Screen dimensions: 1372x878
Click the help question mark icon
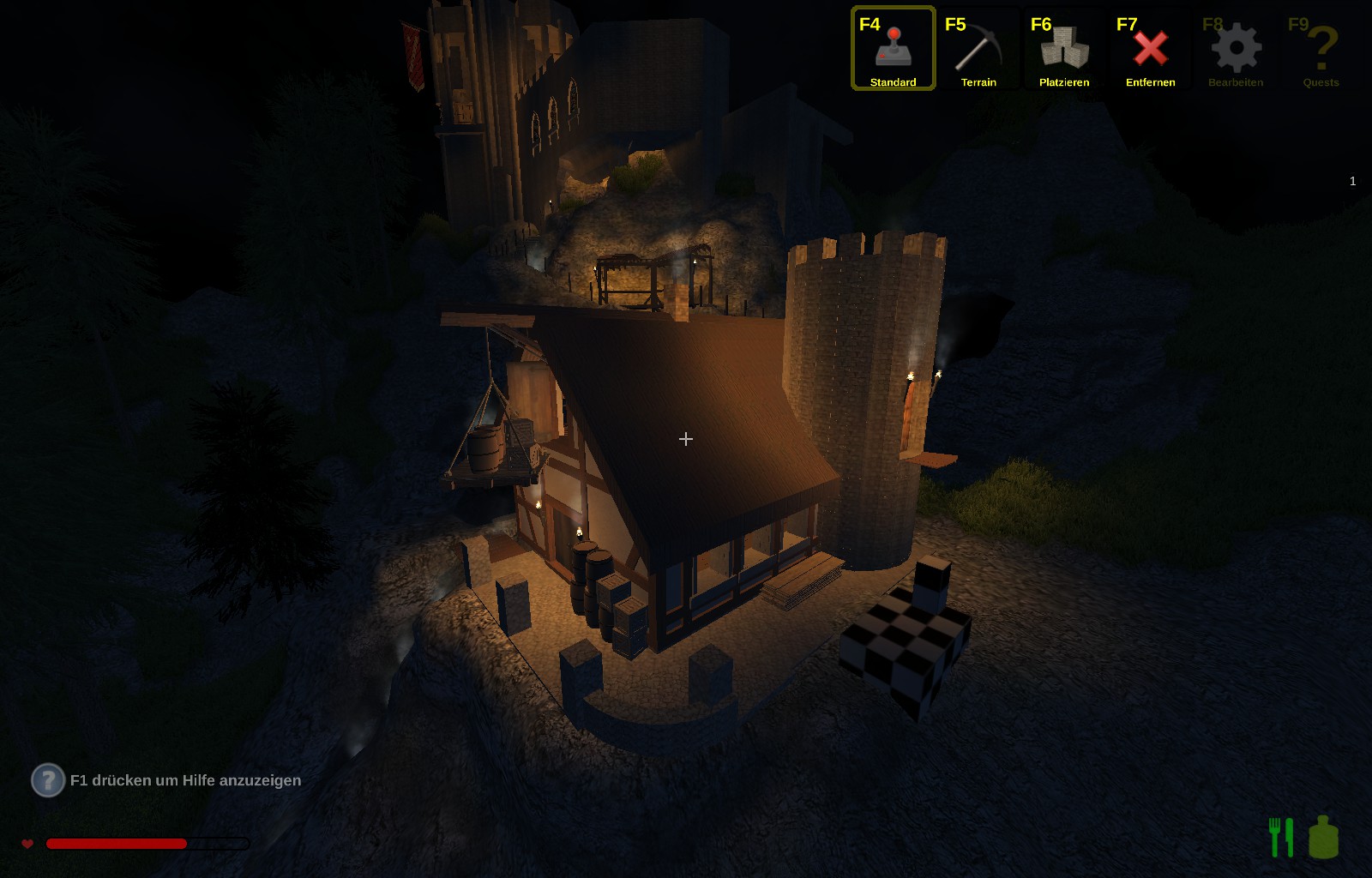(48, 780)
